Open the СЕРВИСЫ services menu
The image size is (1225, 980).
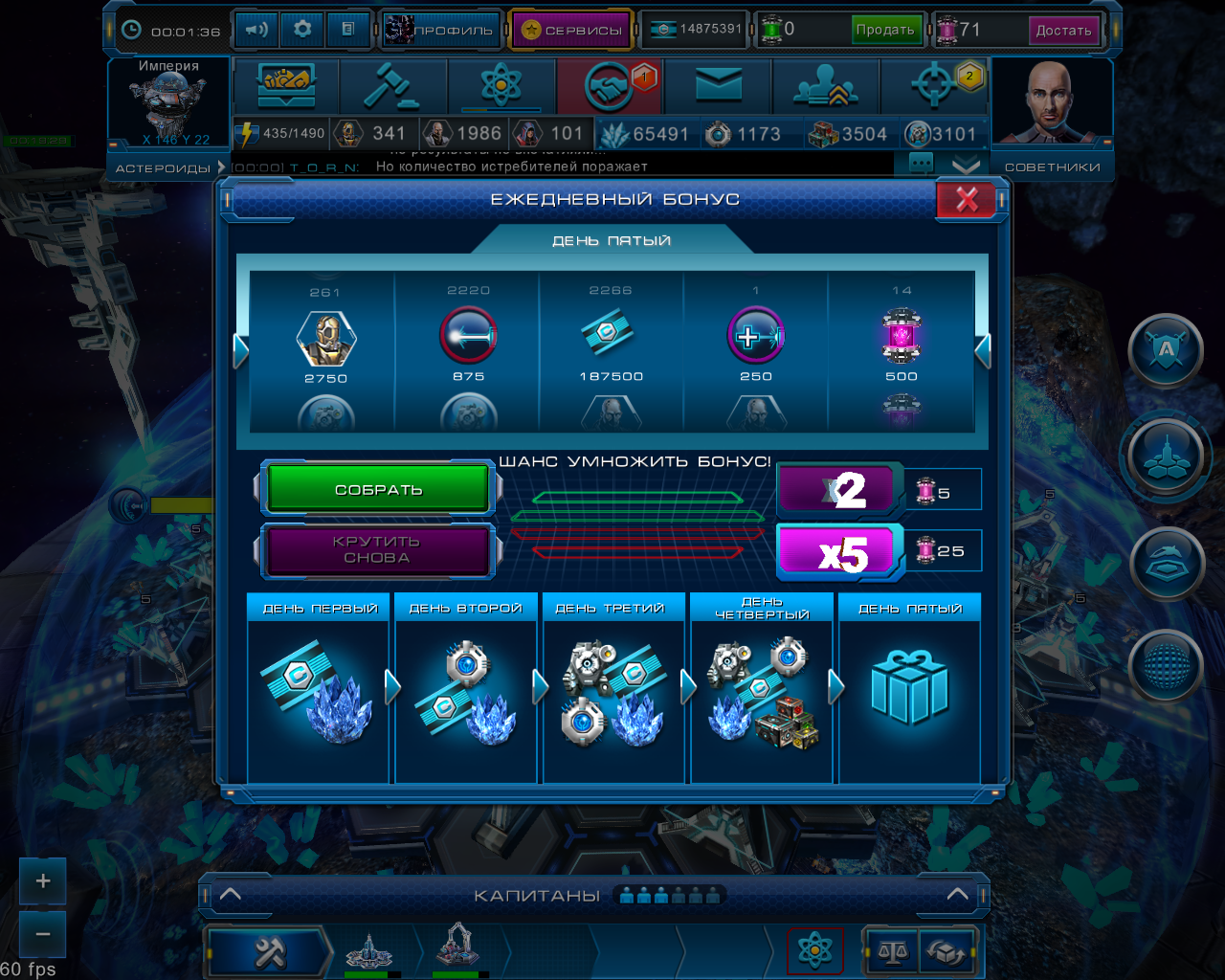(x=572, y=30)
